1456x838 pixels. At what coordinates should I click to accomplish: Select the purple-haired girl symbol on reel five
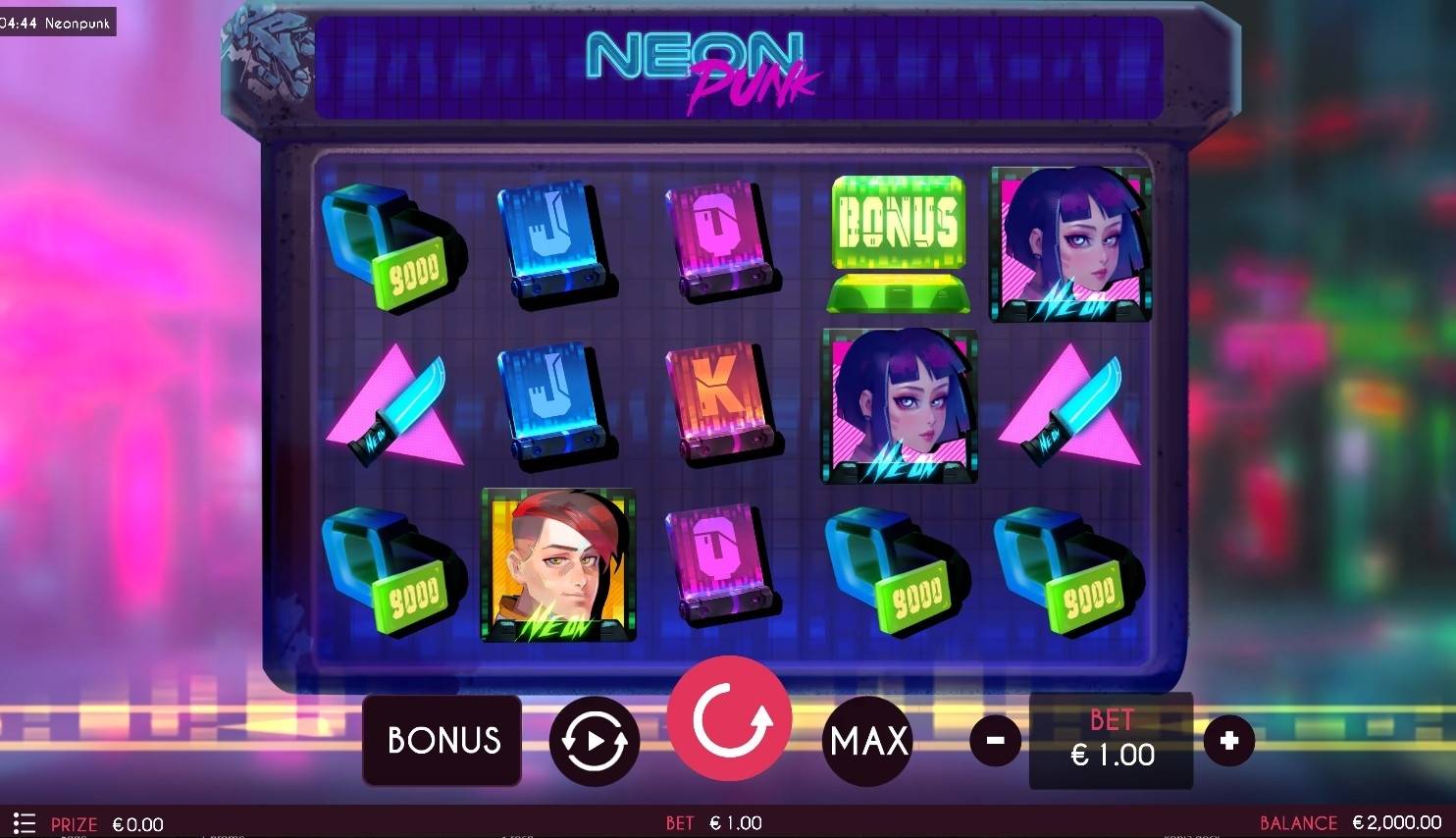(1069, 243)
